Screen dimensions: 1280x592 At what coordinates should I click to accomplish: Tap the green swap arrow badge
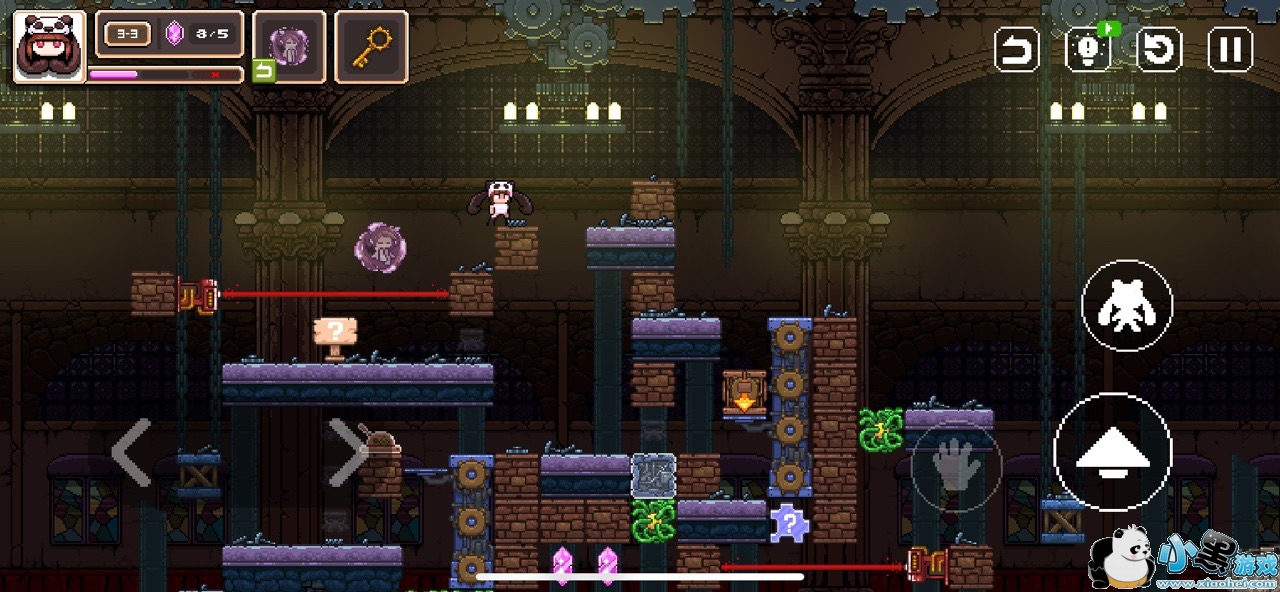263,71
